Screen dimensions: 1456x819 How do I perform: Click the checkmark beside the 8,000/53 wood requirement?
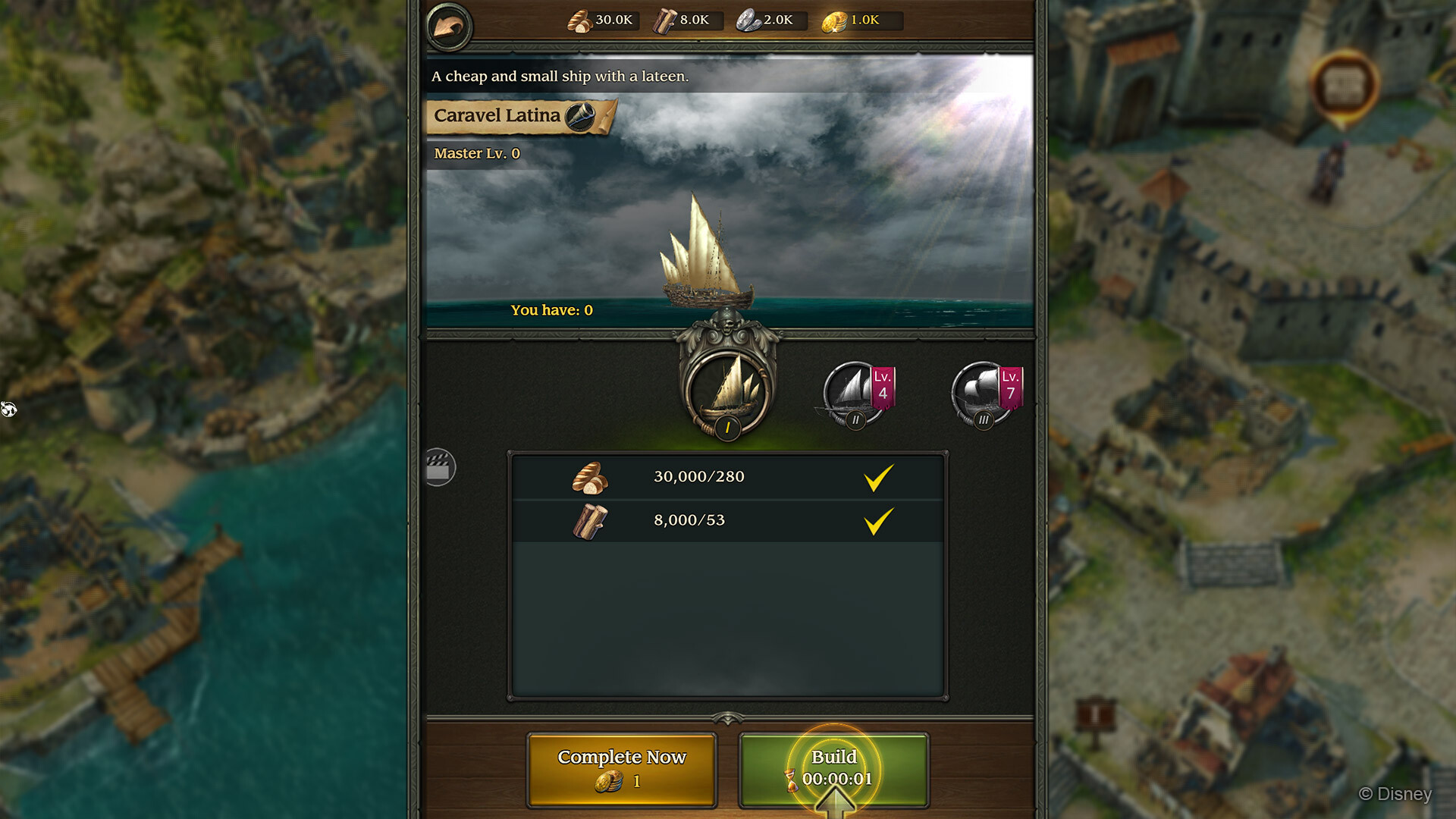(x=878, y=520)
